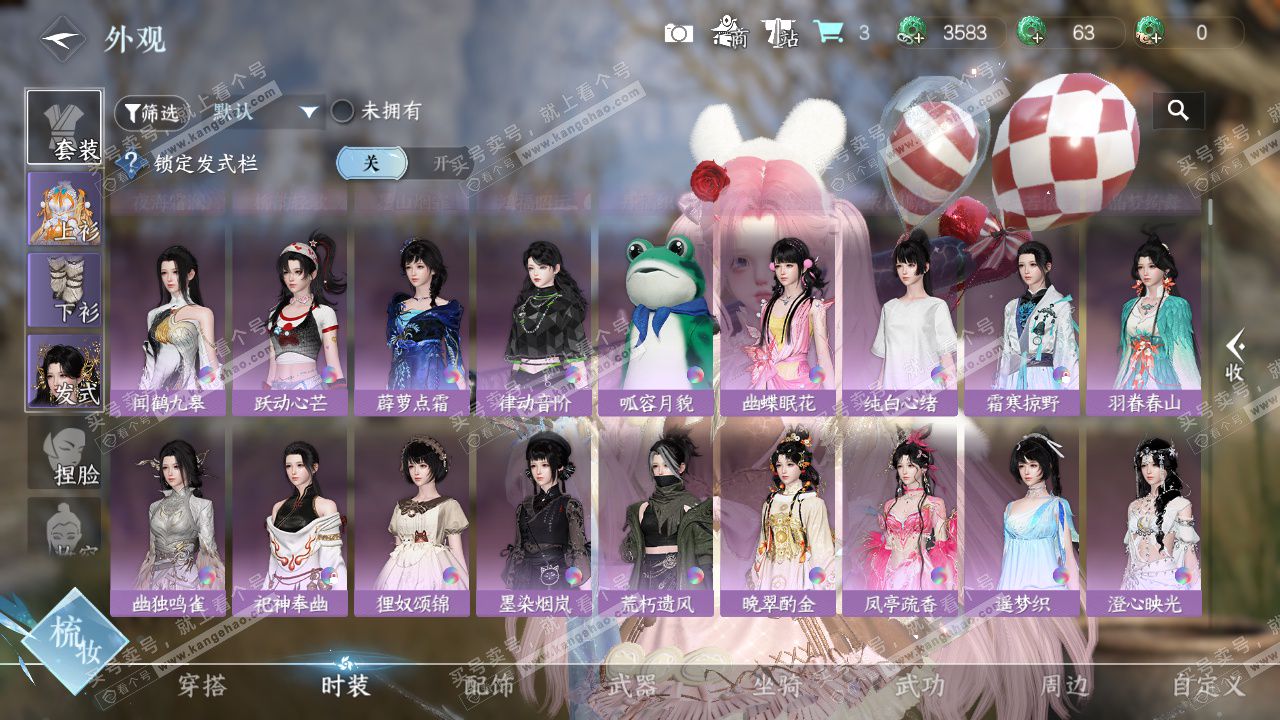
Task: Open the 下衫 bottoms category
Action: tap(64, 290)
